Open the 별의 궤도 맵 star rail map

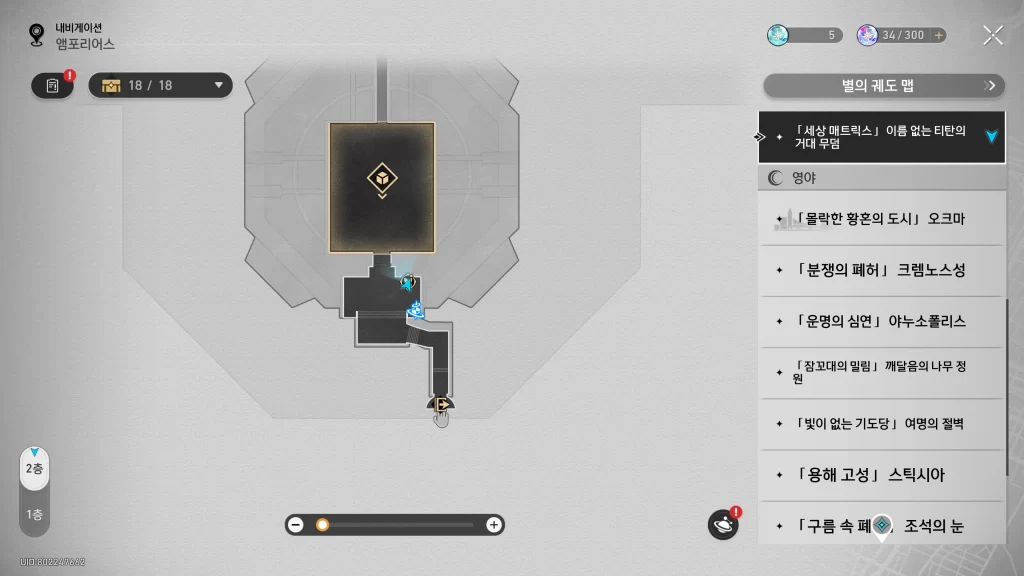[x=882, y=86]
